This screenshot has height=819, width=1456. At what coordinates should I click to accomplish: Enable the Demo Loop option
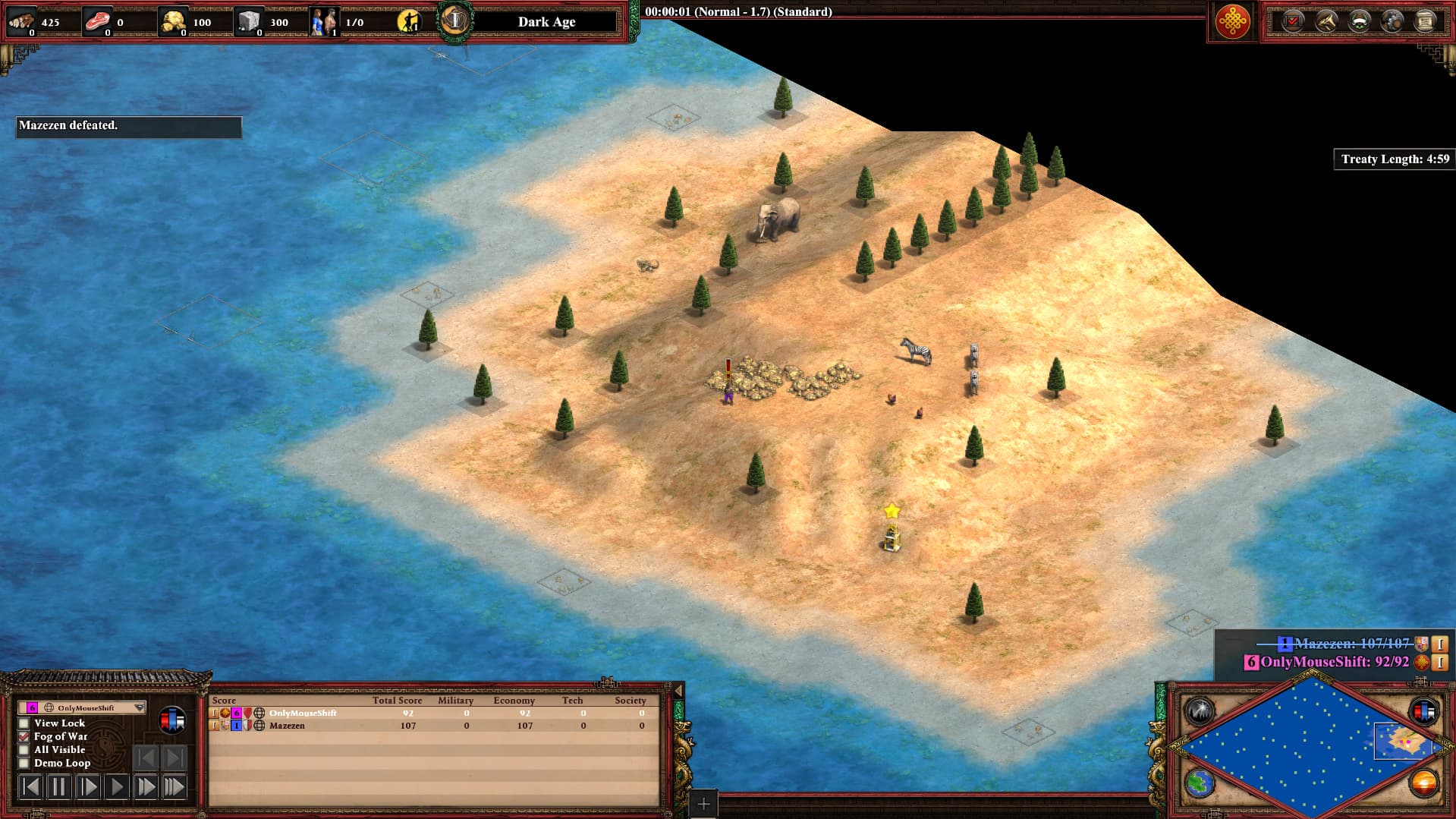click(24, 763)
